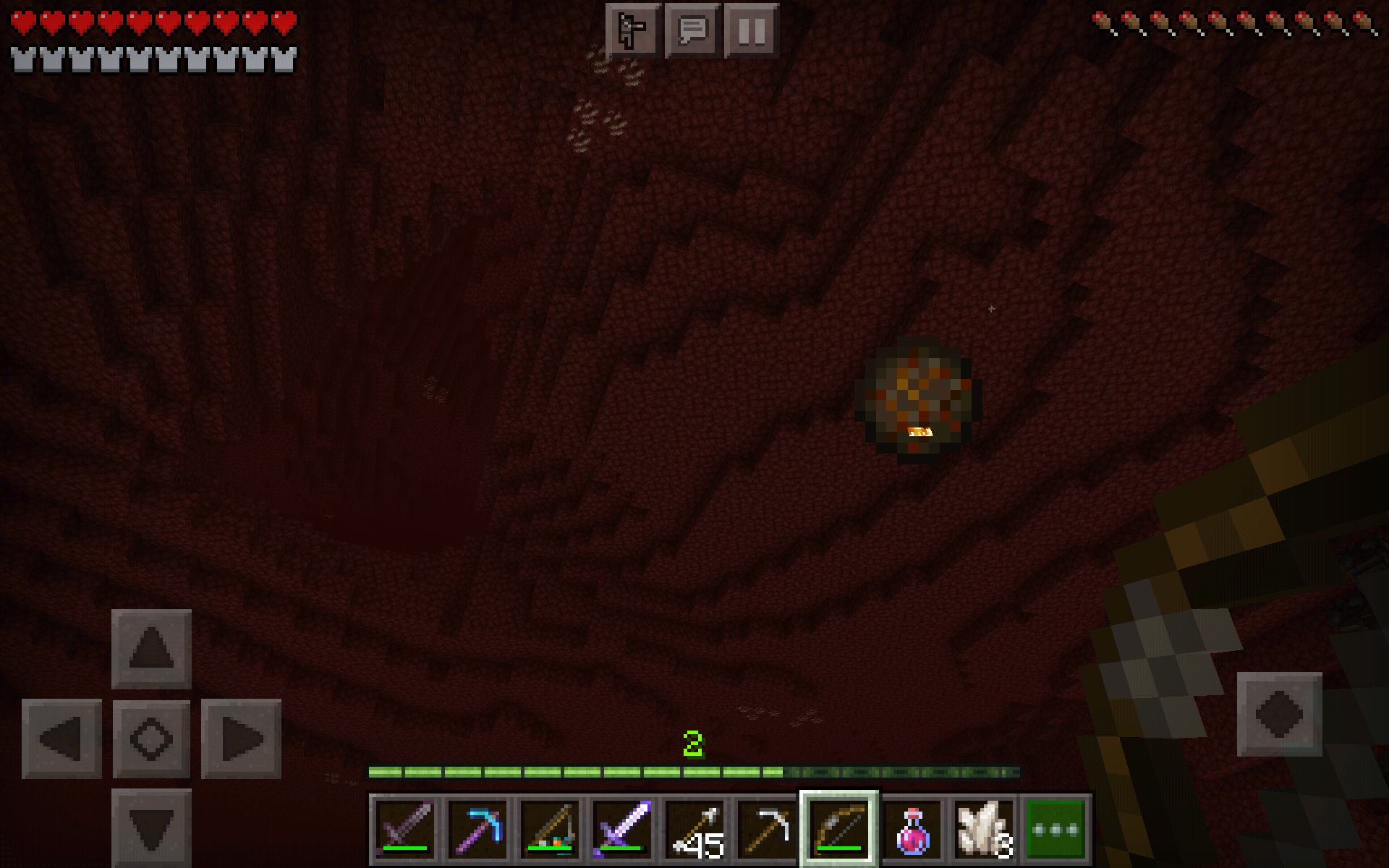Open the chat speech-bubble button
The width and height of the screenshot is (1389, 868).
coord(692,30)
